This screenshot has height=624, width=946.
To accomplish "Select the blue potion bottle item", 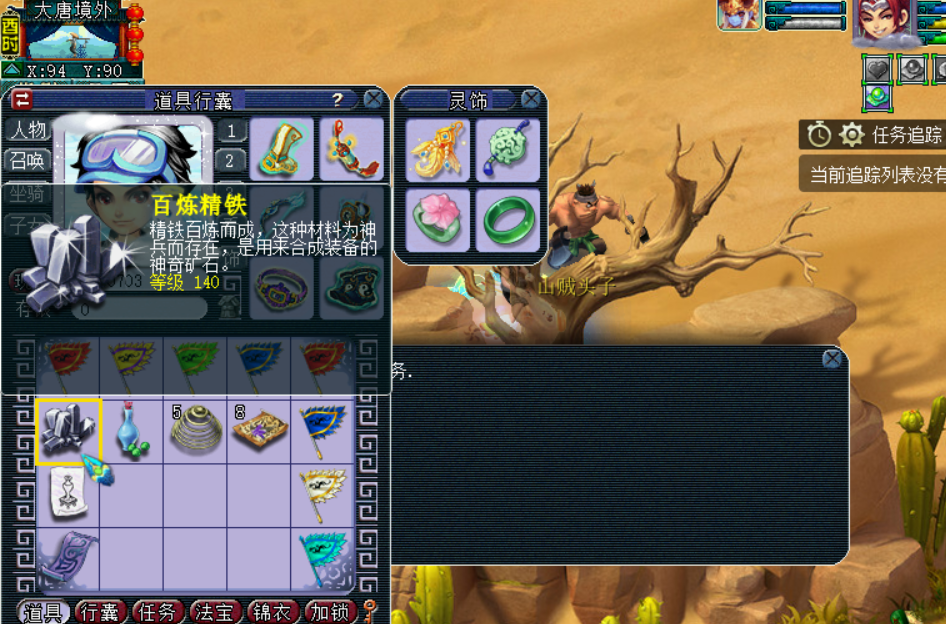I will coord(131,432).
